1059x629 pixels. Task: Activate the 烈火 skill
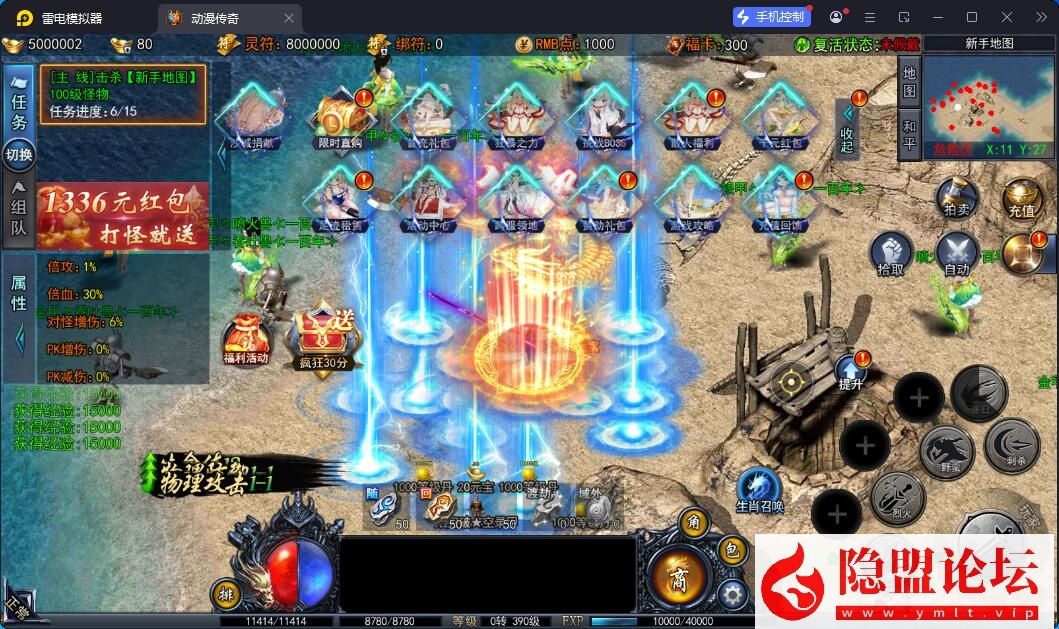(x=896, y=499)
